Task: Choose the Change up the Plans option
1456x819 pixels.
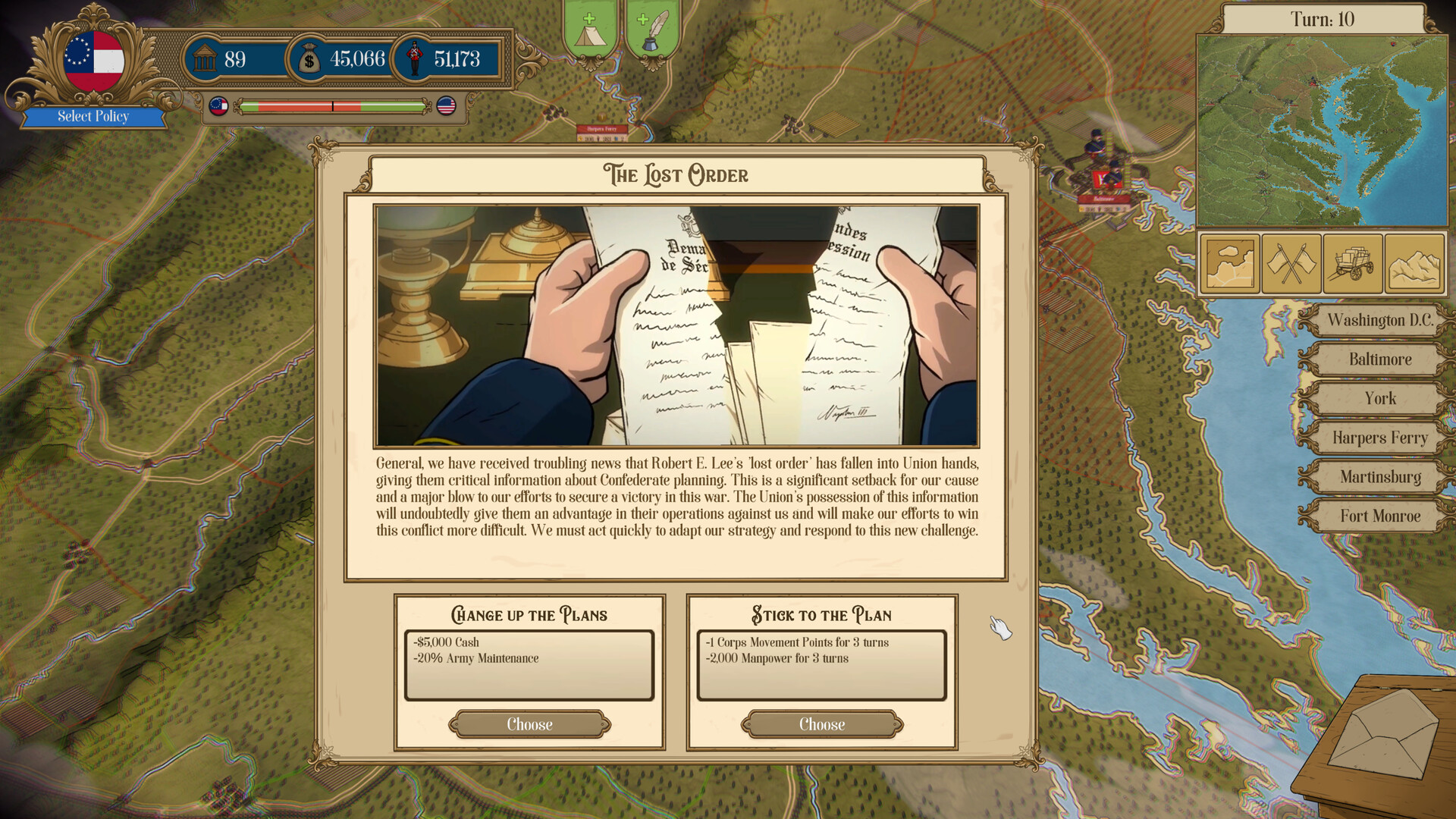Action: pos(530,724)
